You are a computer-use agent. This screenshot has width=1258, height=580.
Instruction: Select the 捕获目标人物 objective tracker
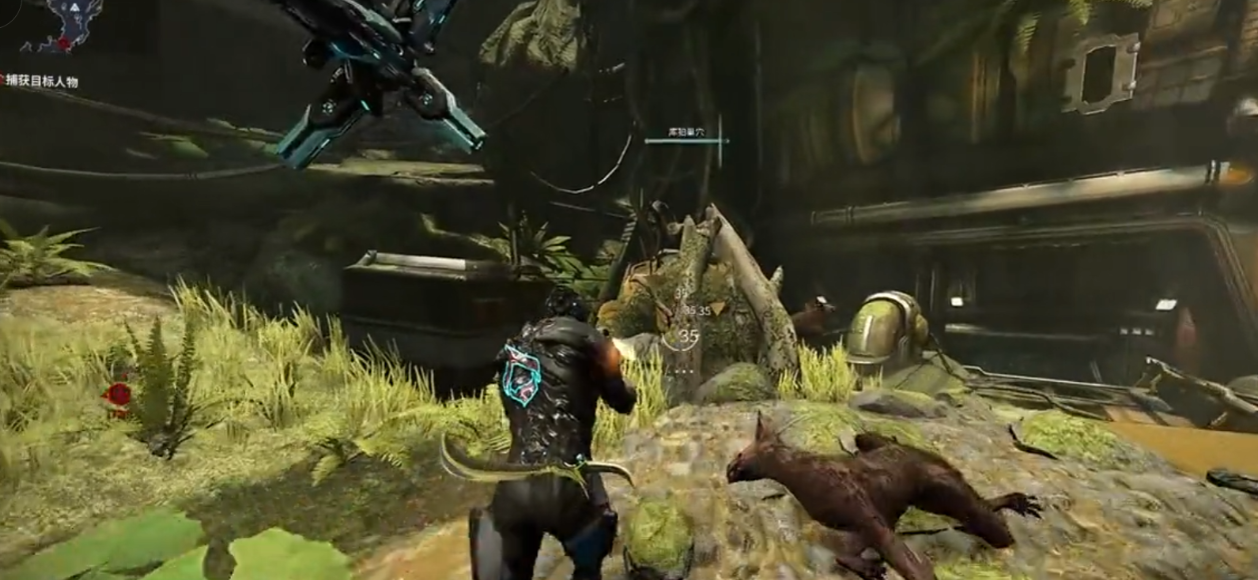(40, 81)
